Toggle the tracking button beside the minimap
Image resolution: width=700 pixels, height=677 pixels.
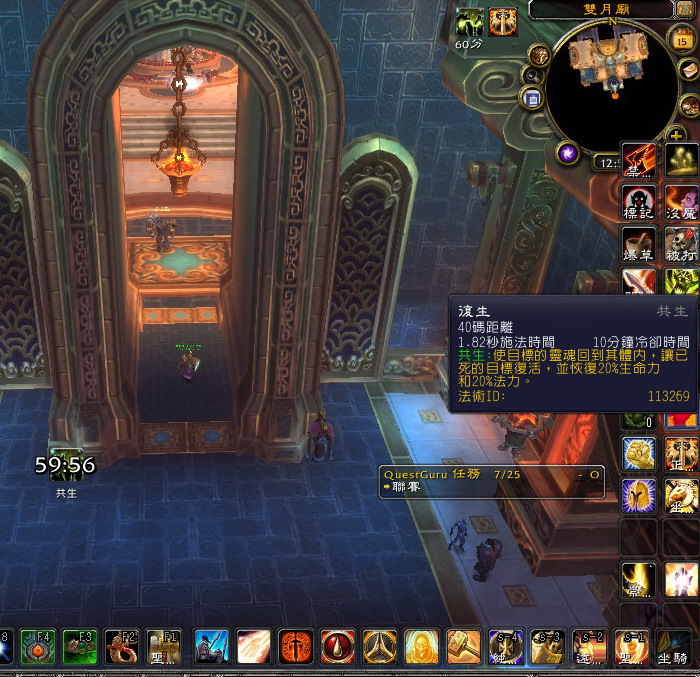(x=538, y=55)
